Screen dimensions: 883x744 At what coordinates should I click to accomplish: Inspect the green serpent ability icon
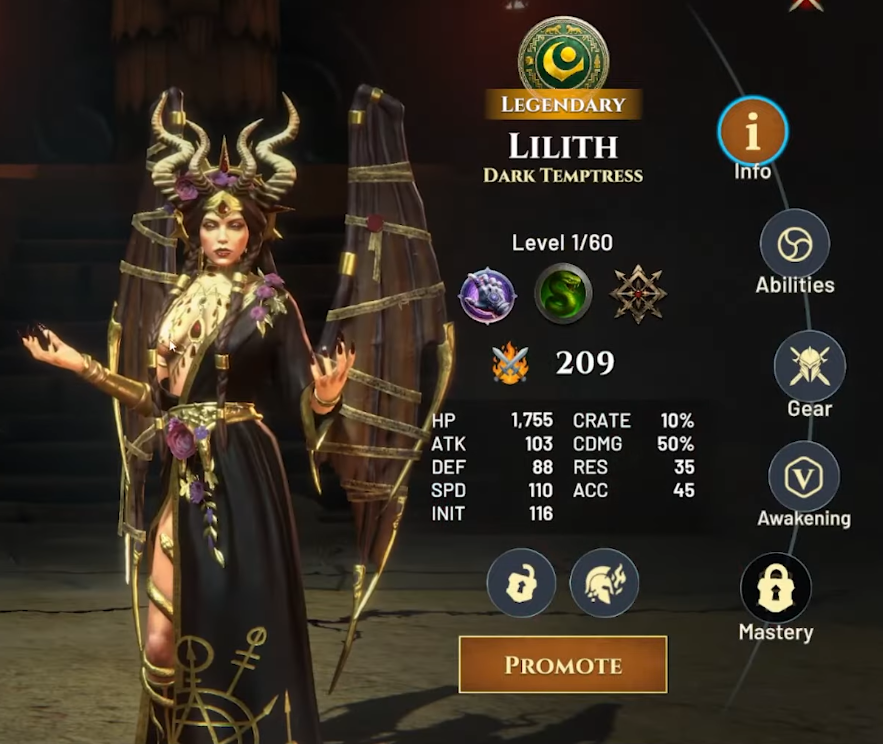563,295
